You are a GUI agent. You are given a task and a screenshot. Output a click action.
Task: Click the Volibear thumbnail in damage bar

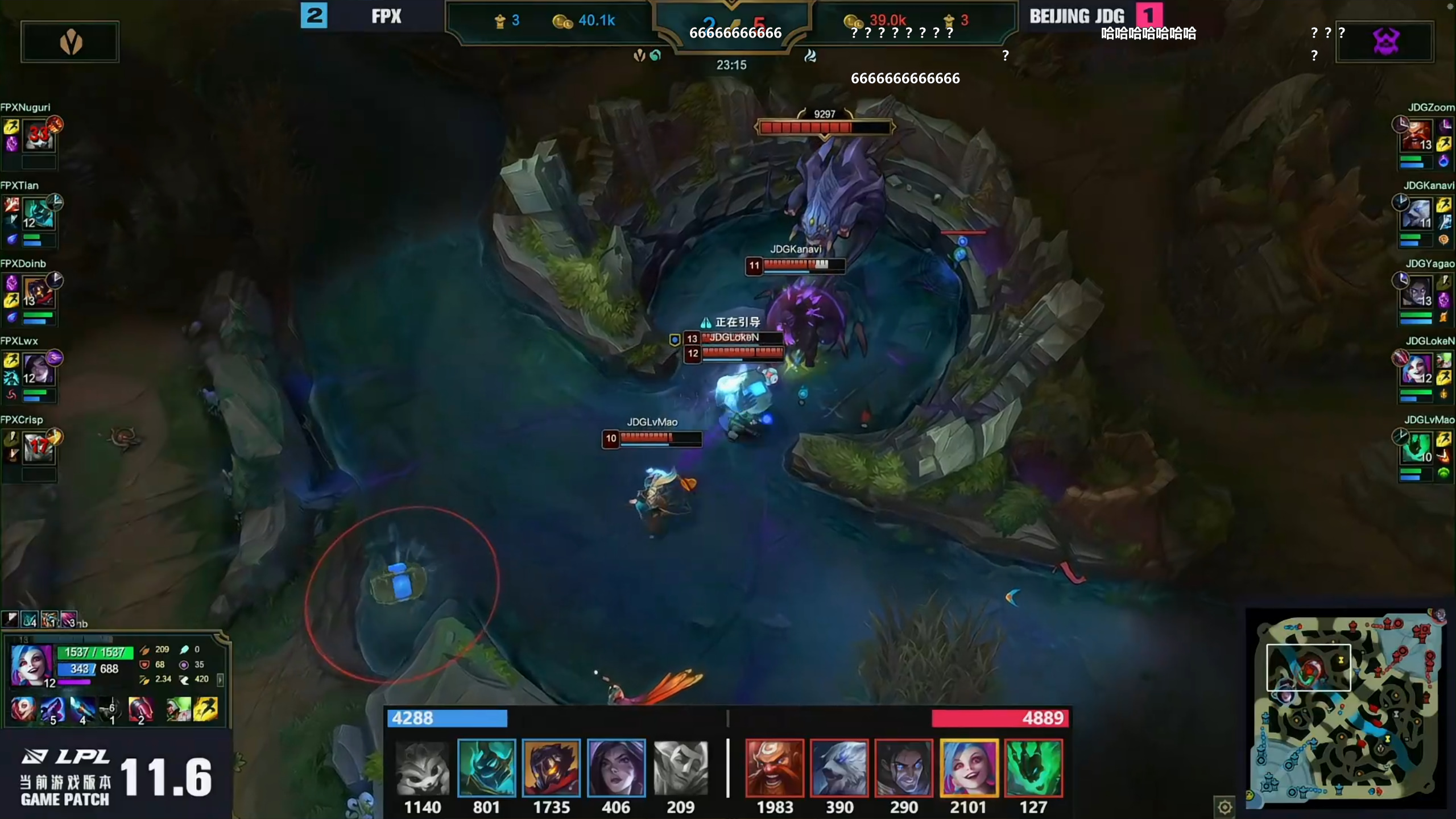point(839,768)
